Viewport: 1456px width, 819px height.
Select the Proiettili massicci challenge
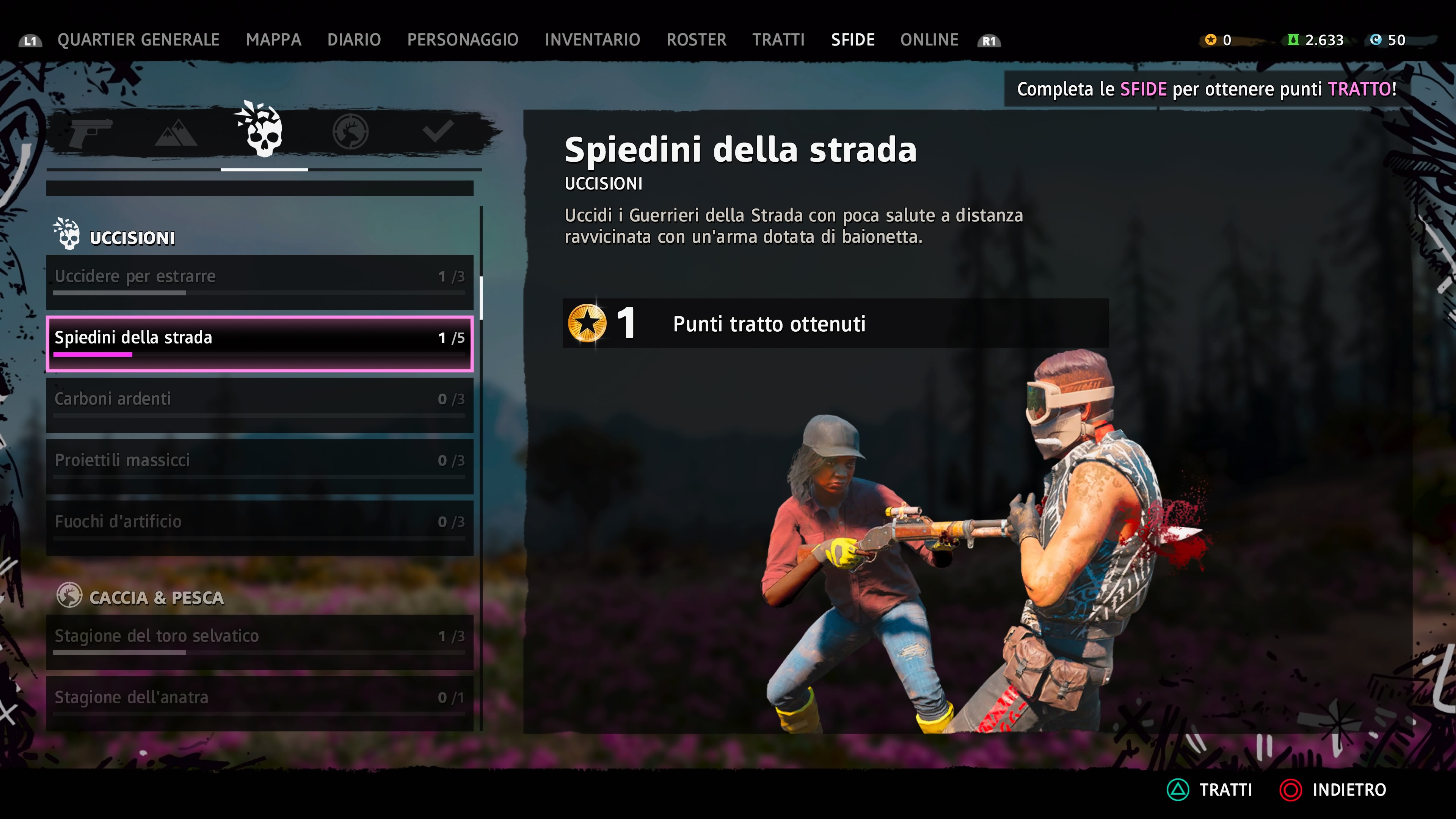259,466
